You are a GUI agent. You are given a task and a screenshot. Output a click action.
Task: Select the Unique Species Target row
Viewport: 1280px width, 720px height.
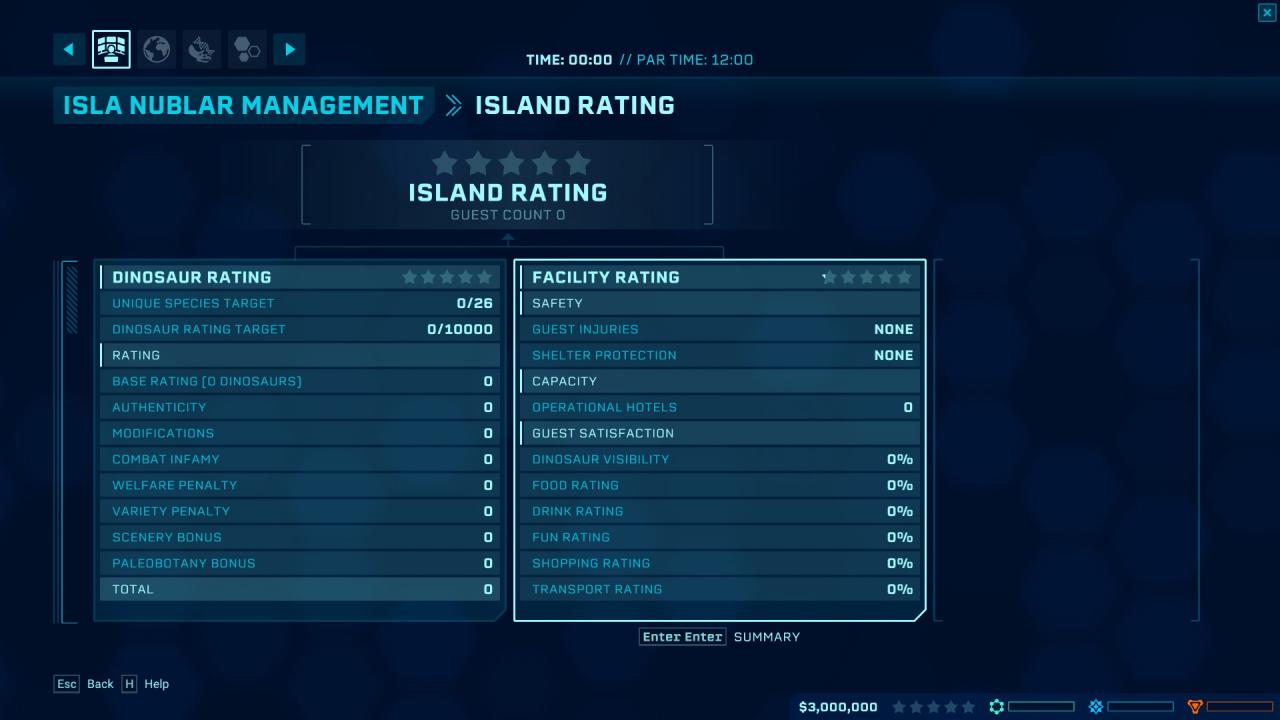300,303
